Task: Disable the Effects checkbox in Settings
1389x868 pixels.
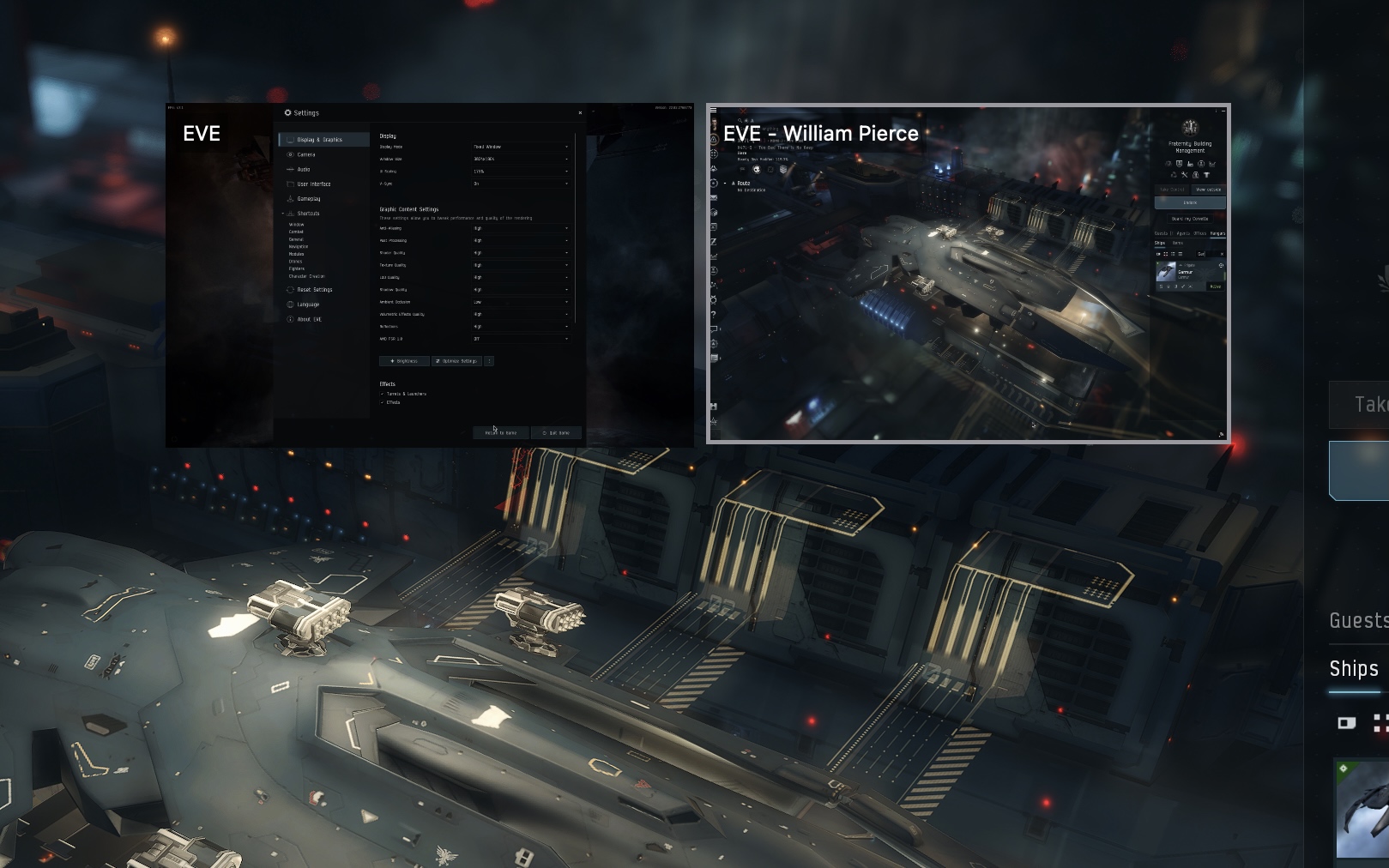Action: [x=382, y=402]
